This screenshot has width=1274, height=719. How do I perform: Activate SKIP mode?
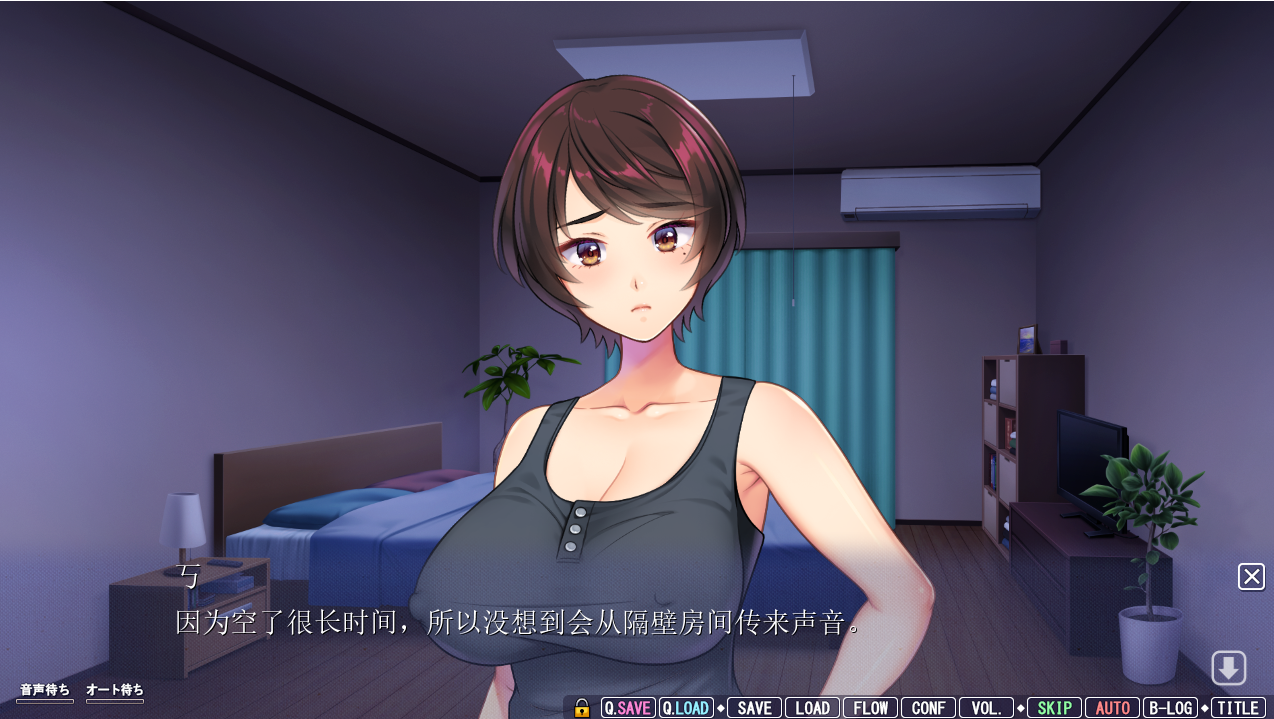(x=1054, y=708)
